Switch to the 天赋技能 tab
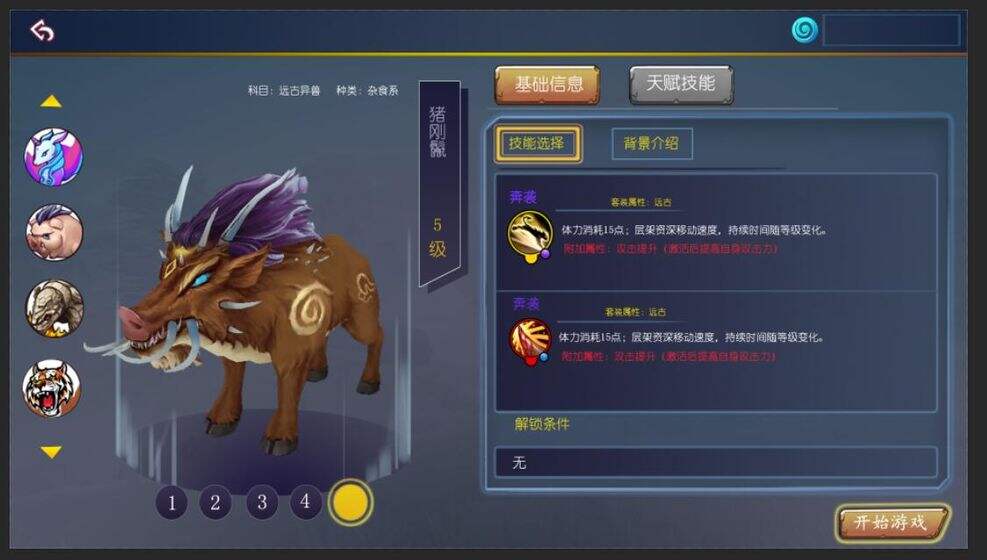Screen dimensions: 987x560 click(x=681, y=85)
